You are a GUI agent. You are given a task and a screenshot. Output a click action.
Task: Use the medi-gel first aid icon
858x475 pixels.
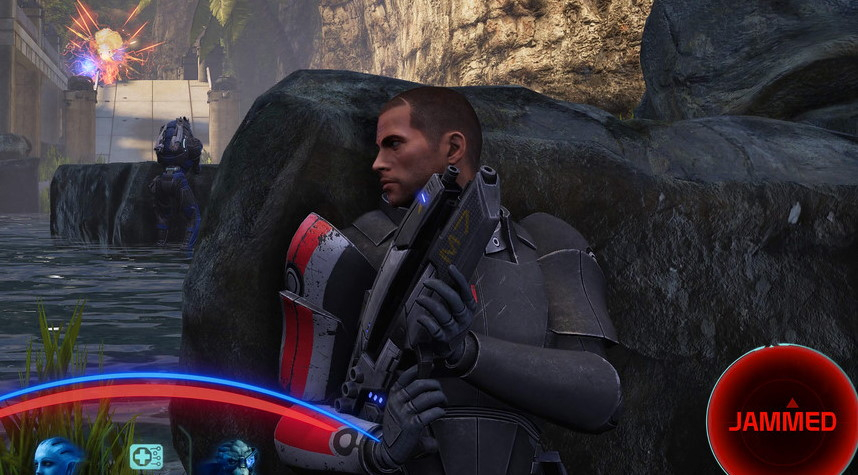pos(146,457)
